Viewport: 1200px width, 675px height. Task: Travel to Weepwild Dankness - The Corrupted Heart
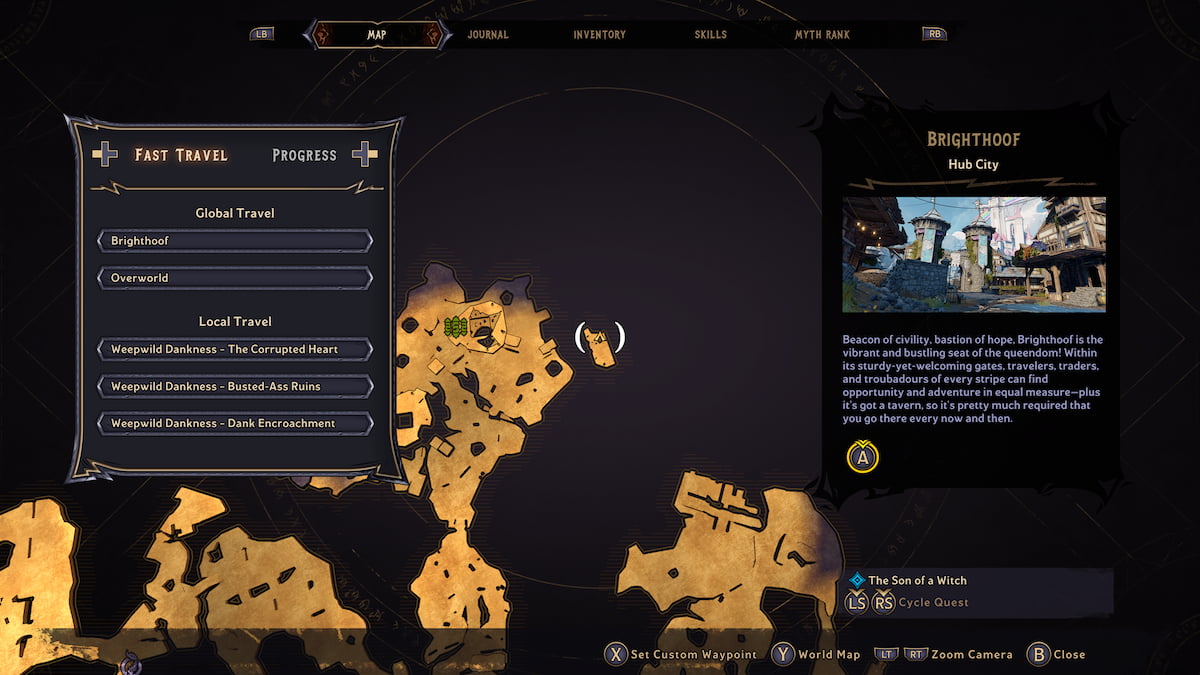point(235,349)
